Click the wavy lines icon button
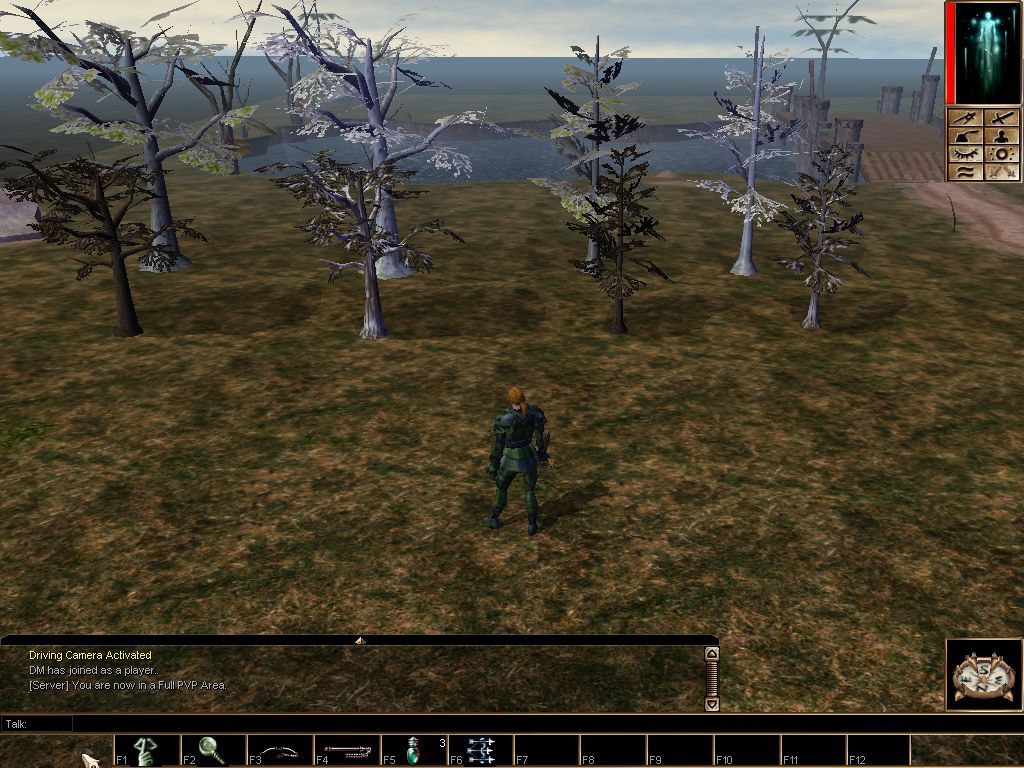The height and width of the screenshot is (768, 1024). 964,172
